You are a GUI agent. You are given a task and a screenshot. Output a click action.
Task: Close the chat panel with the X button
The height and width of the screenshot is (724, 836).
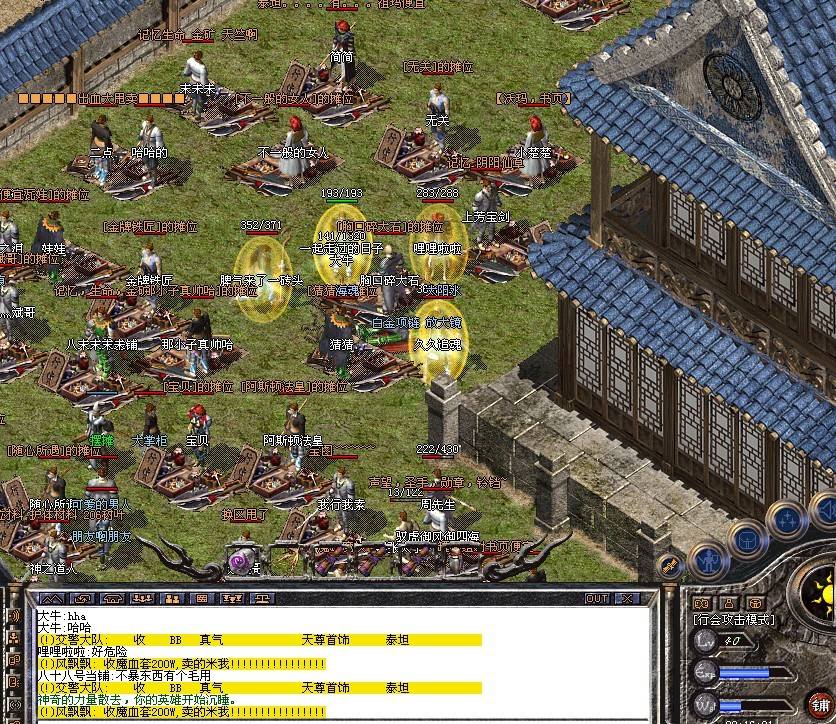[x=627, y=599]
